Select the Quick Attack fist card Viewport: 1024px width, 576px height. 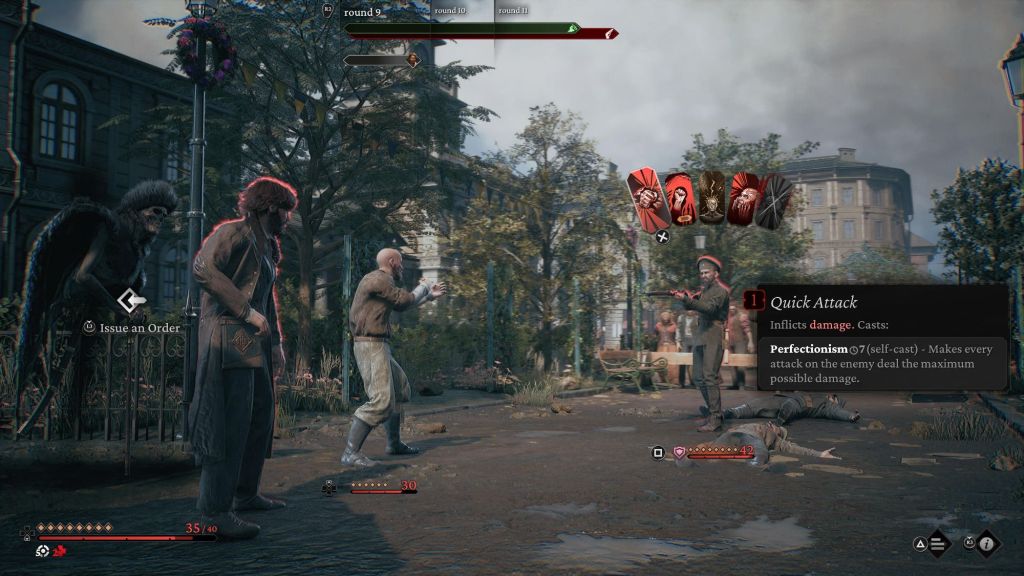648,197
